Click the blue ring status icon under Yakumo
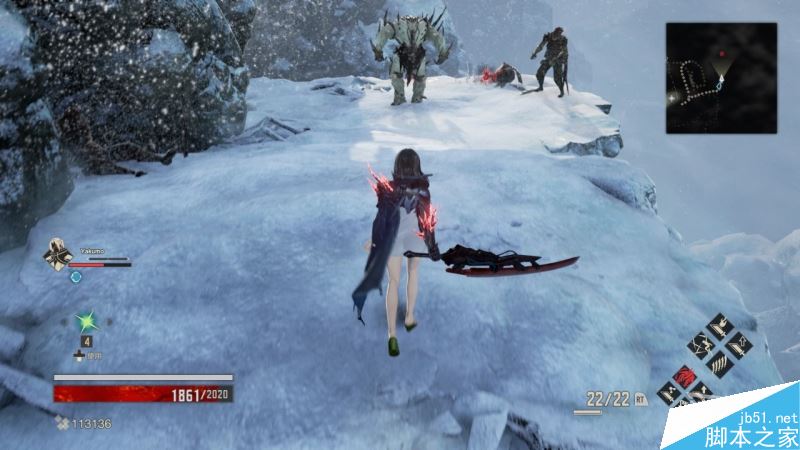This screenshot has height=450, width=800. click(75, 276)
